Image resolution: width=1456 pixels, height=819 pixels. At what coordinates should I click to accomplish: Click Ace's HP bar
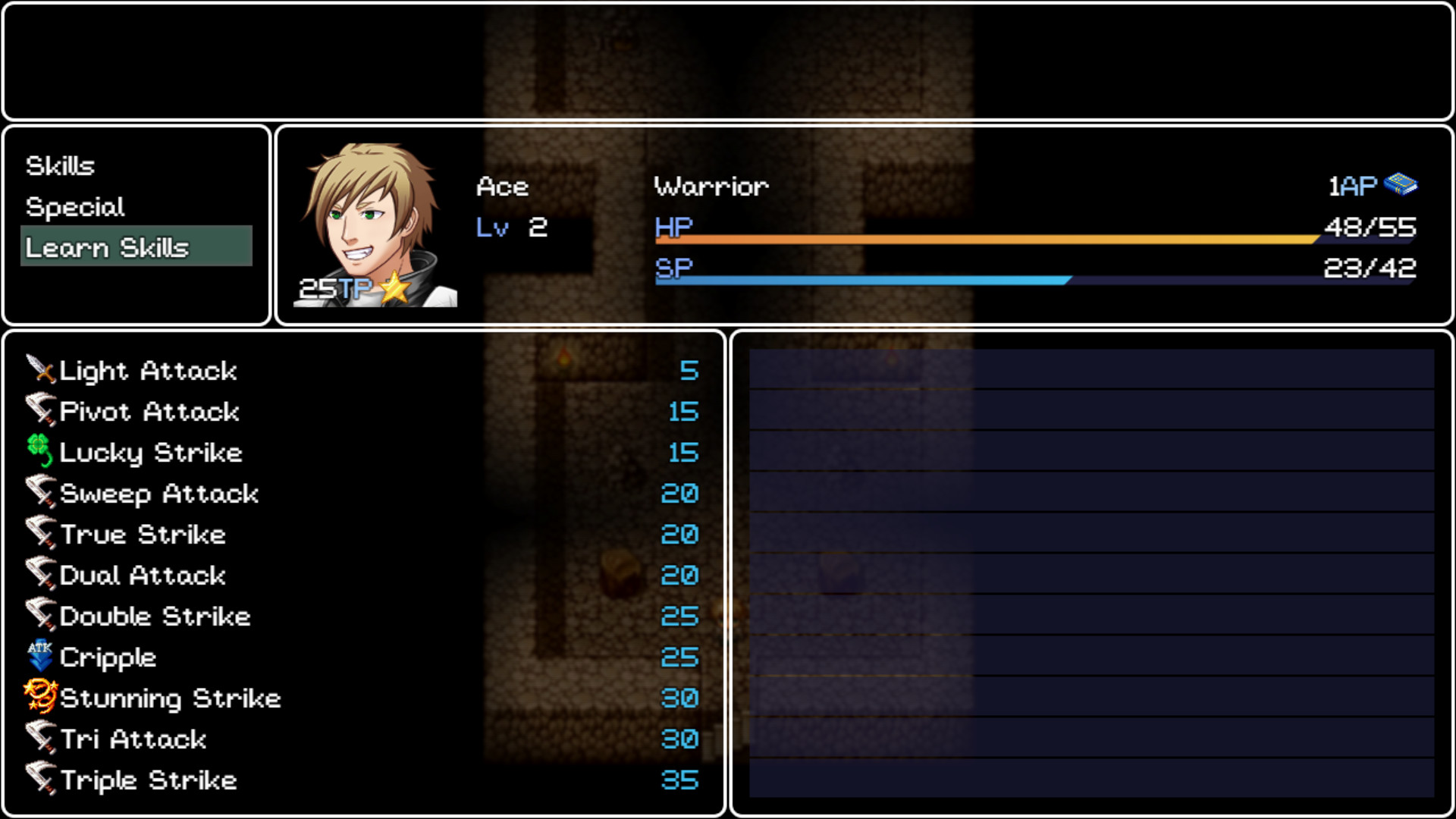pyautogui.click(x=986, y=239)
